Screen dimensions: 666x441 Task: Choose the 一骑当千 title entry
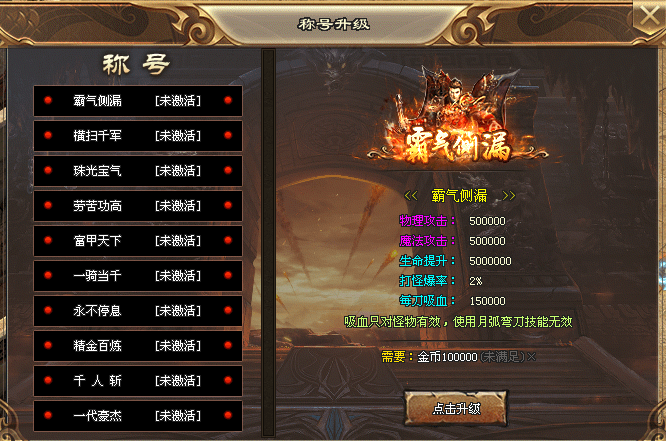[138, 275]
